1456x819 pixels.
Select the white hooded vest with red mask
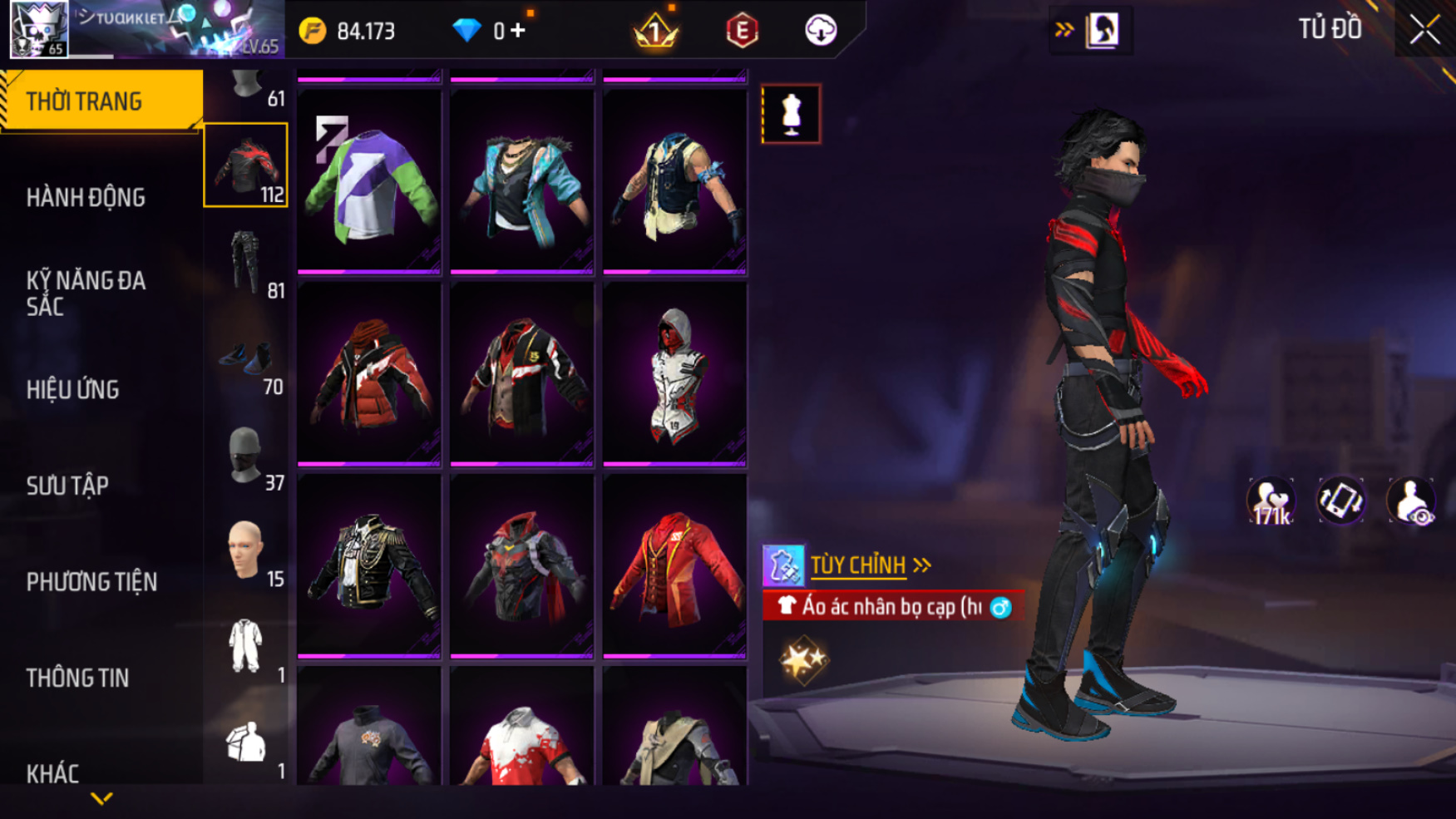pyautogui.click(x=674, y=373)
